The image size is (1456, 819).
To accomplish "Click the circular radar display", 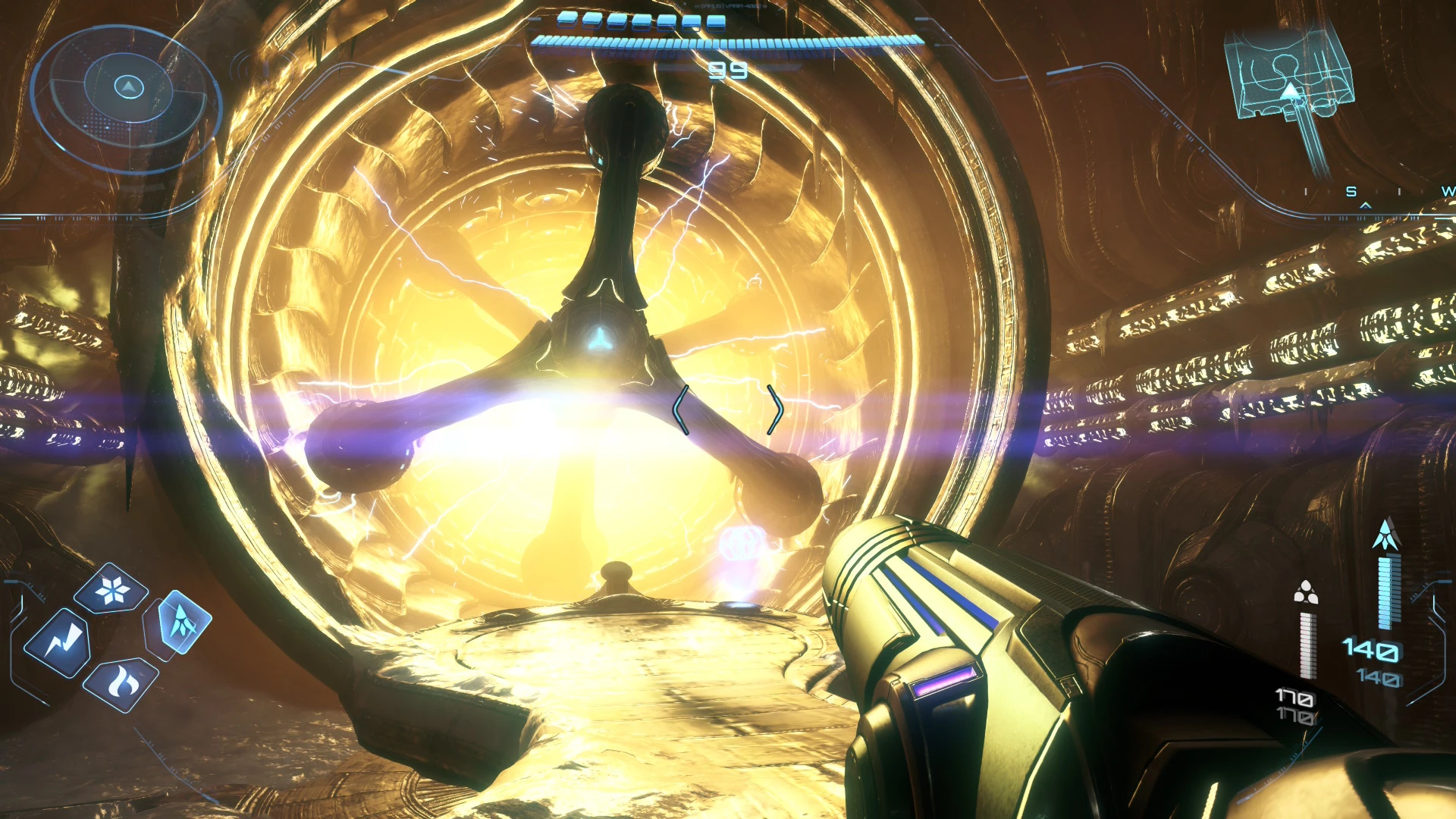I will point(127,93).
